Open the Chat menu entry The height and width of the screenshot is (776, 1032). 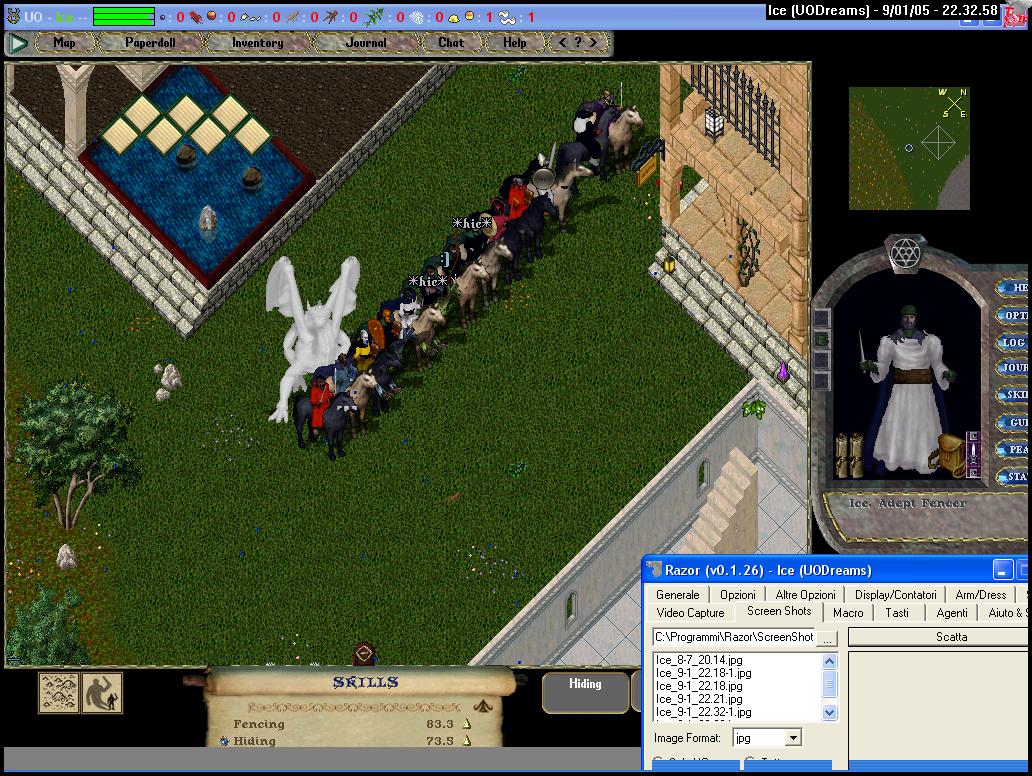tap(451, 43)
